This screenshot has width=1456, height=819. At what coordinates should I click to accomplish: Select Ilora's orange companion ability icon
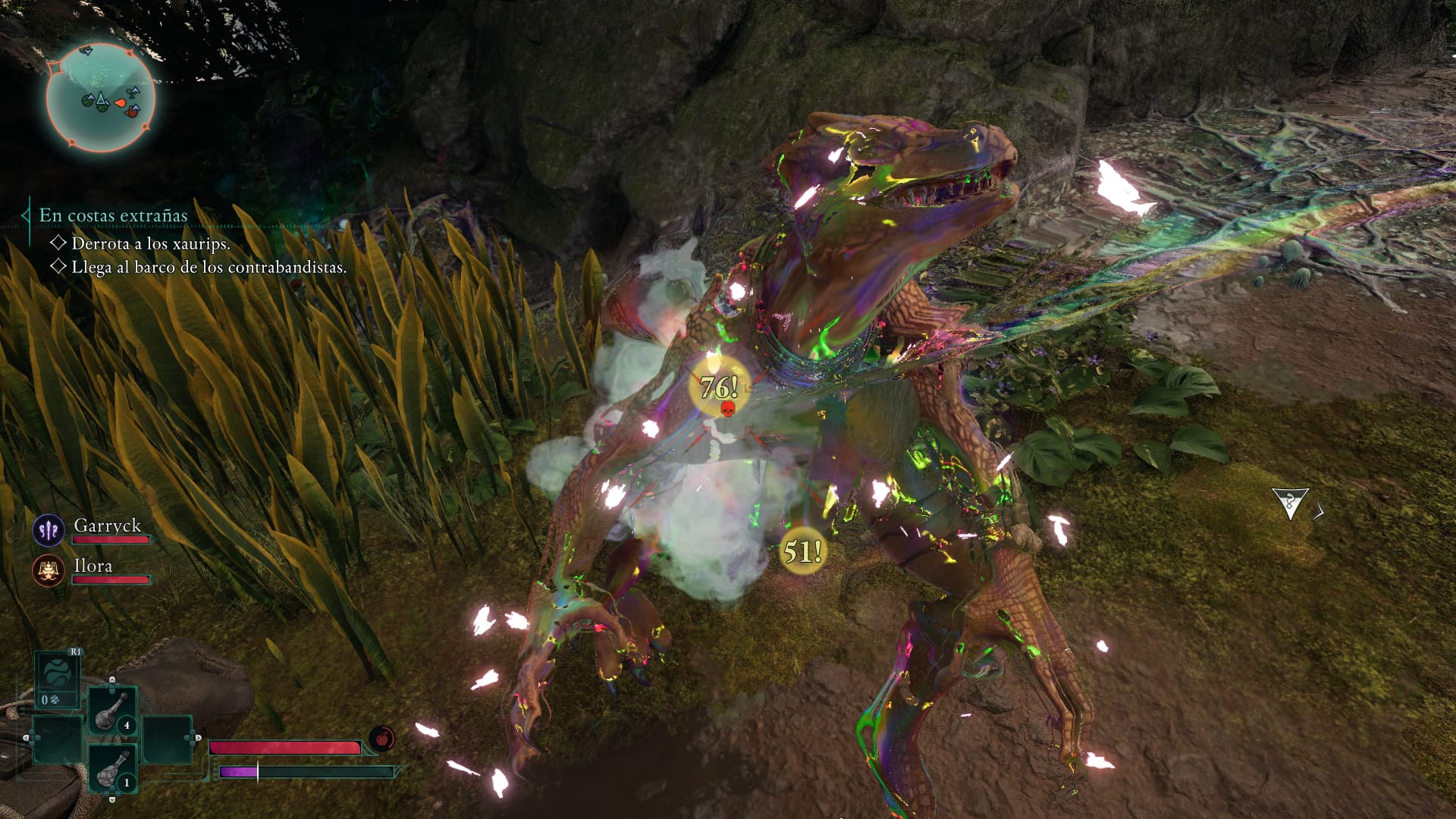pyautogui.click(x=49, y=570)
